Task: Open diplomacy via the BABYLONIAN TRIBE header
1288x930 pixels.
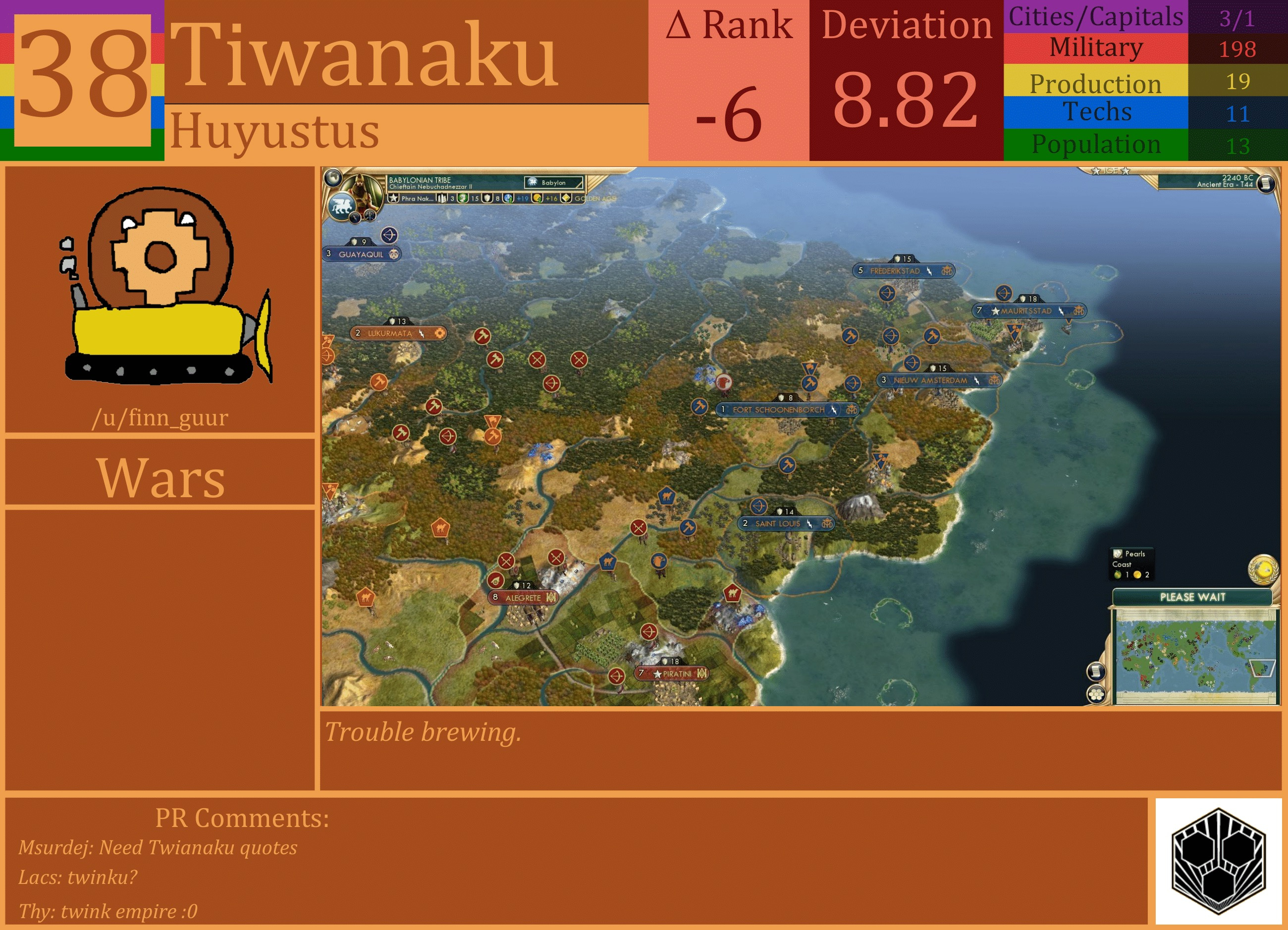Action: coord(420,180)
